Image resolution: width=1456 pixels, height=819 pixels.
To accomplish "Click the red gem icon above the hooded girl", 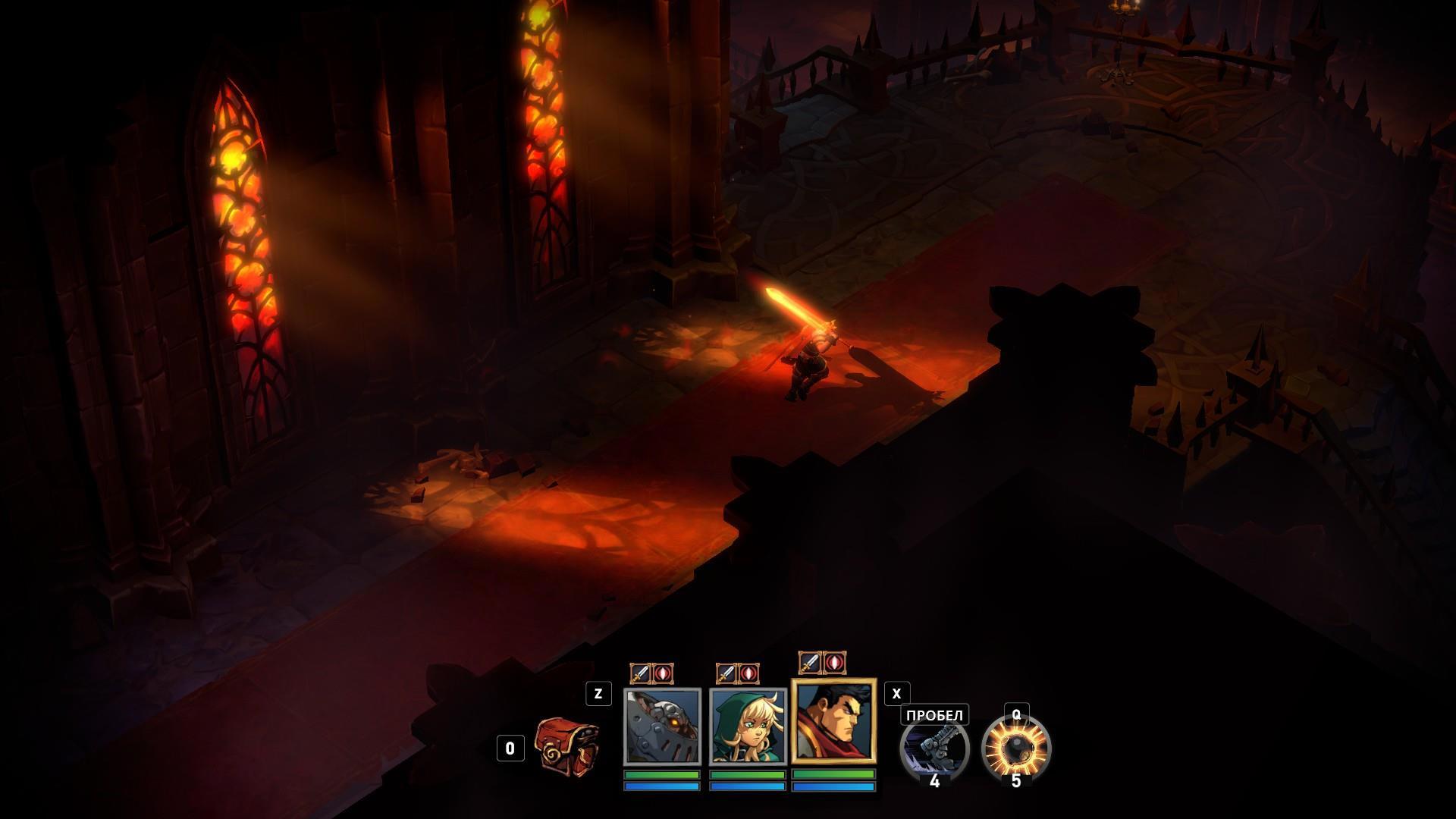I will coord(748,673).
